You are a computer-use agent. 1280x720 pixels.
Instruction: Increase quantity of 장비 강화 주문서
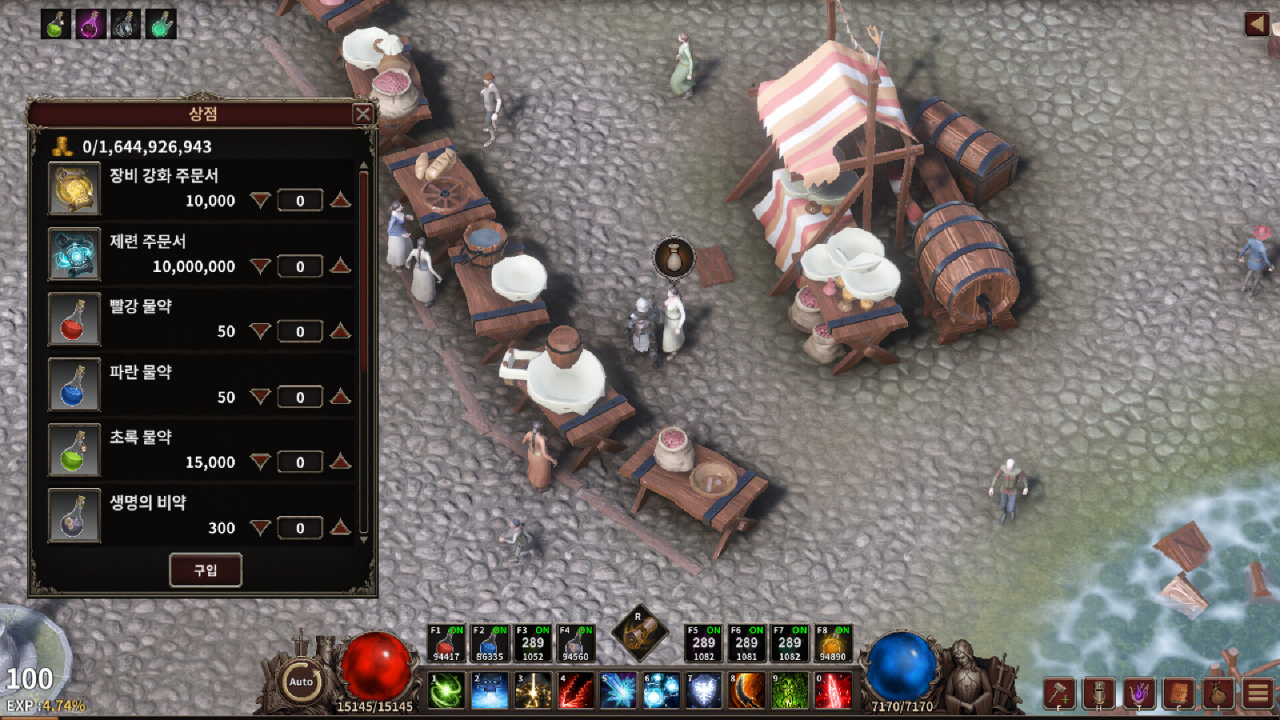tap(340, 201)
